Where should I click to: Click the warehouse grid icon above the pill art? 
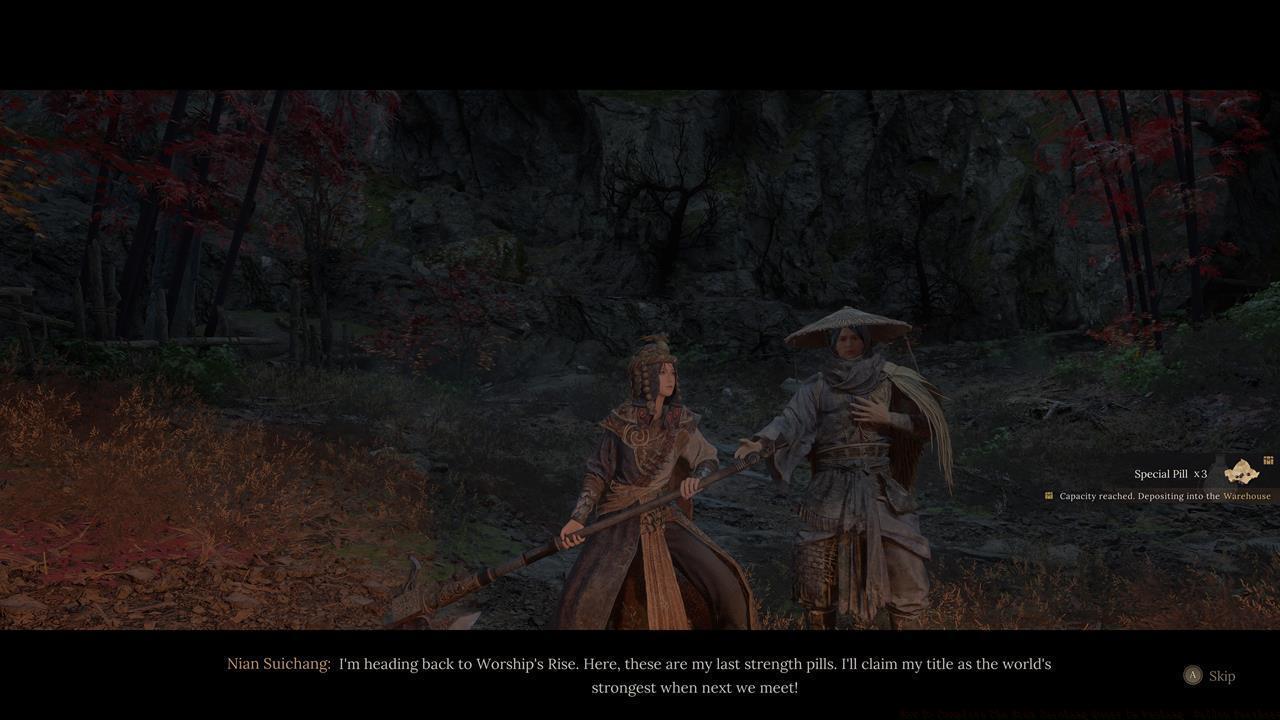(1267, 460)
